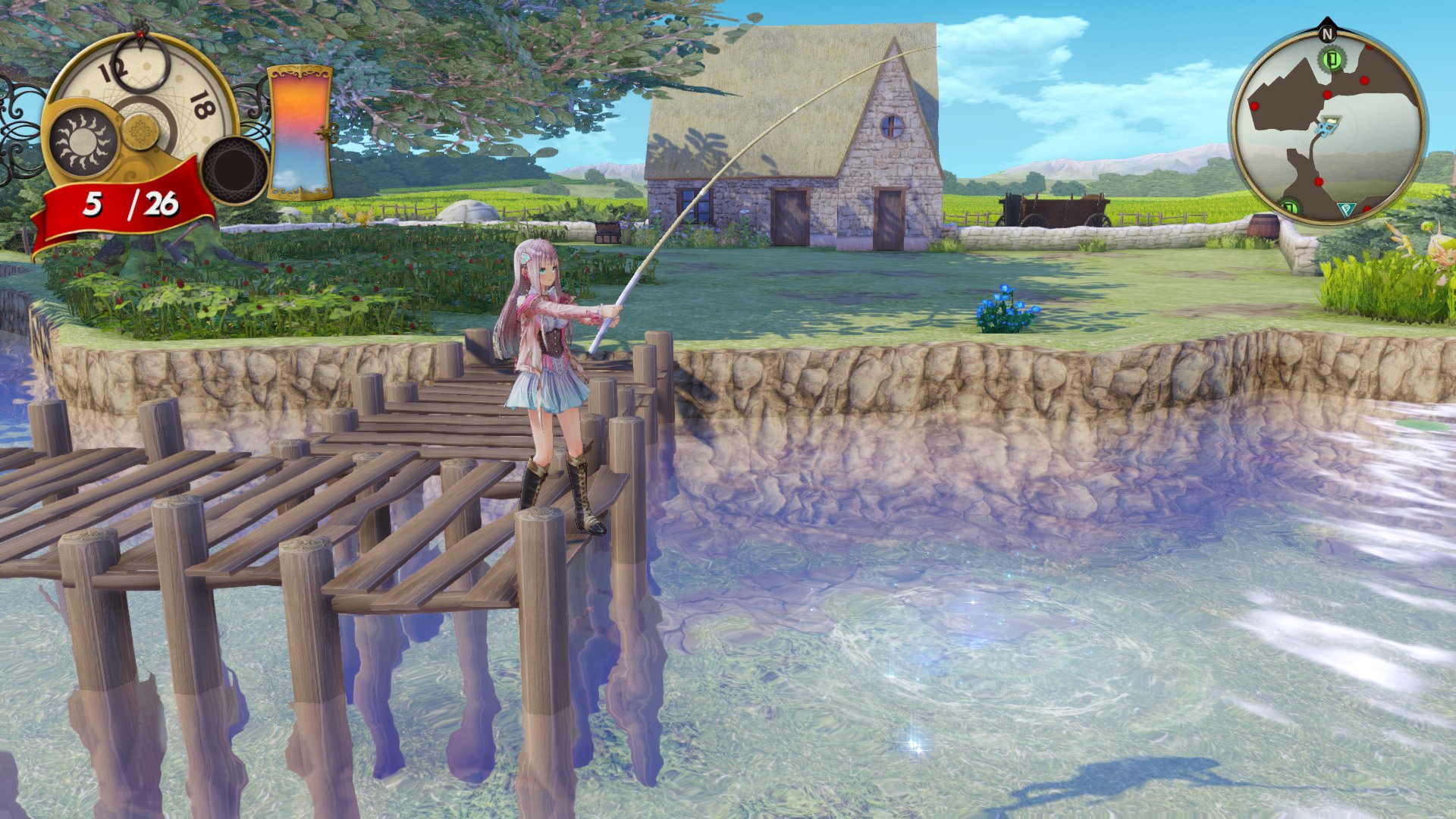Select the green exit door marker atop the minimap
Screen dimensions: 1456x819
1331,58
